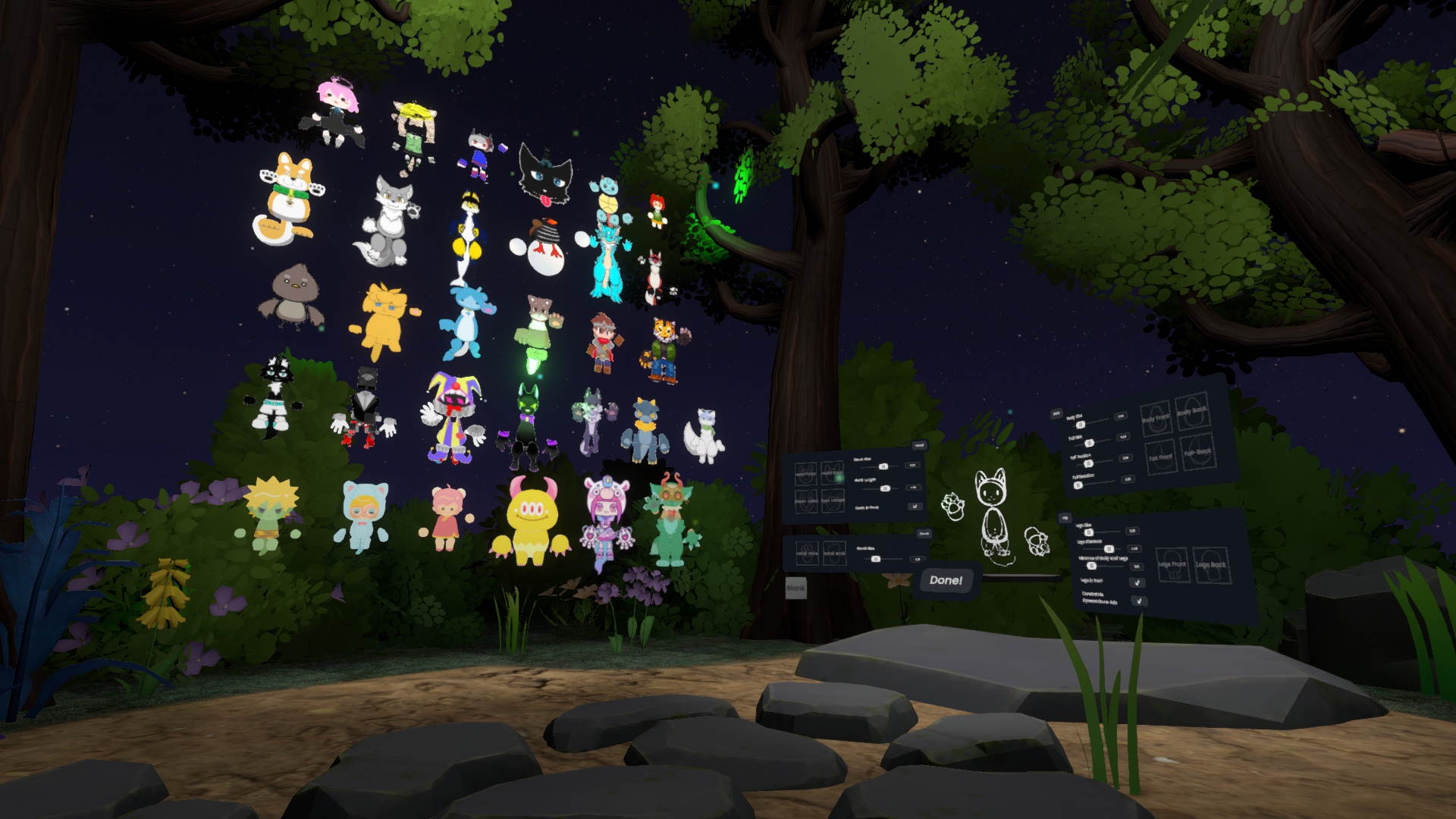Select the Tail Back drawing tile
Image resolution: width=1456 pixels, height=819 pixels.
pos(1197,452)
